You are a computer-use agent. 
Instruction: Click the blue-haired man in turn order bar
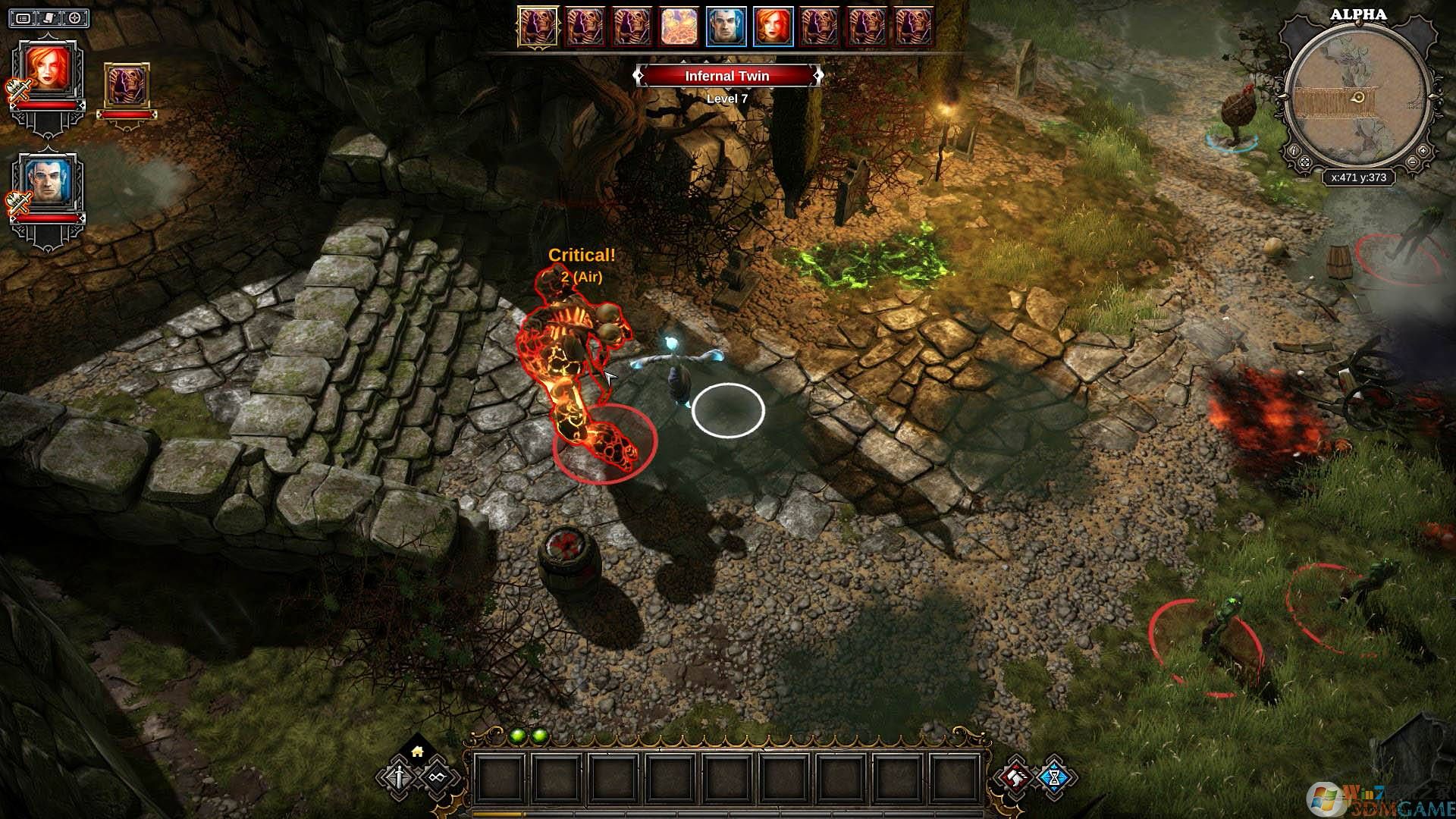click(726, 27)
